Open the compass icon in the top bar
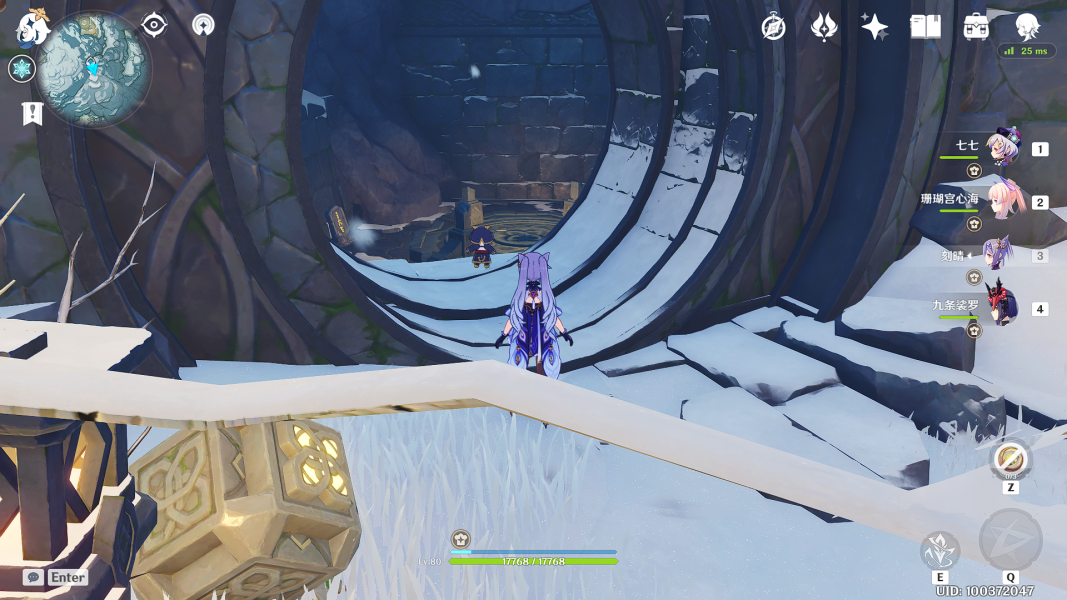Screen dimensions: 1067x600 coord(773,27)
